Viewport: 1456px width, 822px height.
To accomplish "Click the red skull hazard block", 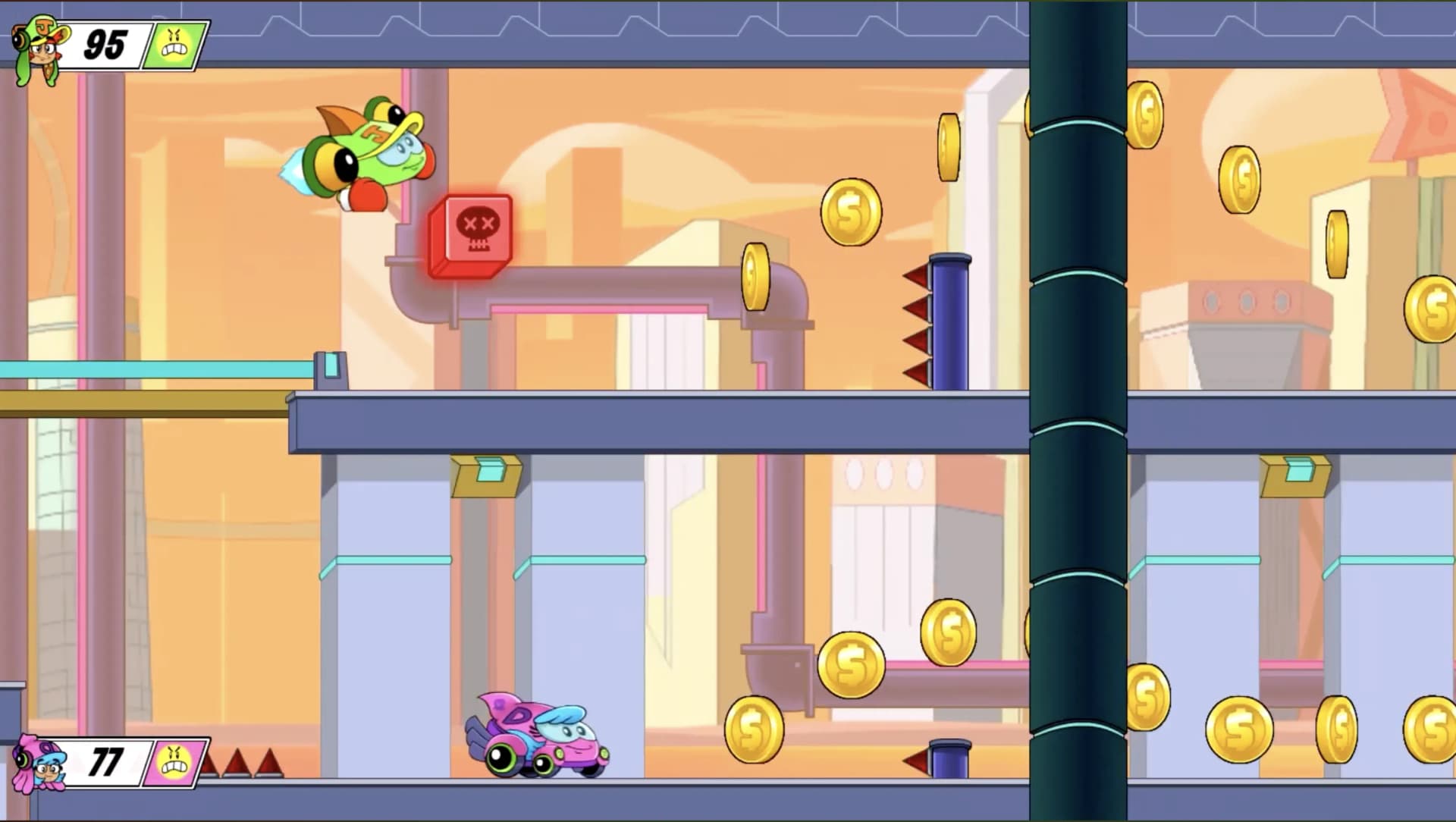I will [x=472, y=231].
